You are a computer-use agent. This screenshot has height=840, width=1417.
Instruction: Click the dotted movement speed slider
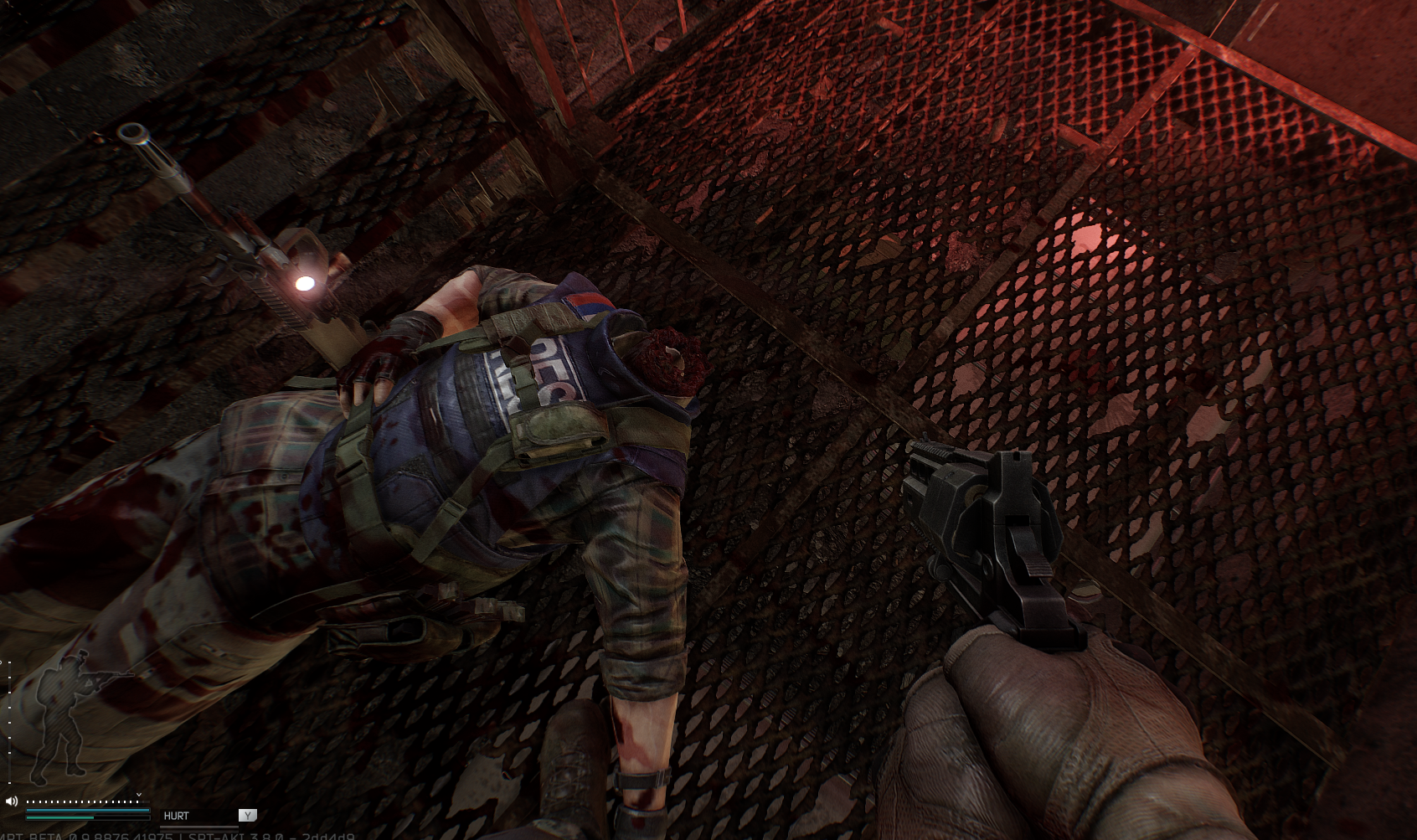pos(82,801)
